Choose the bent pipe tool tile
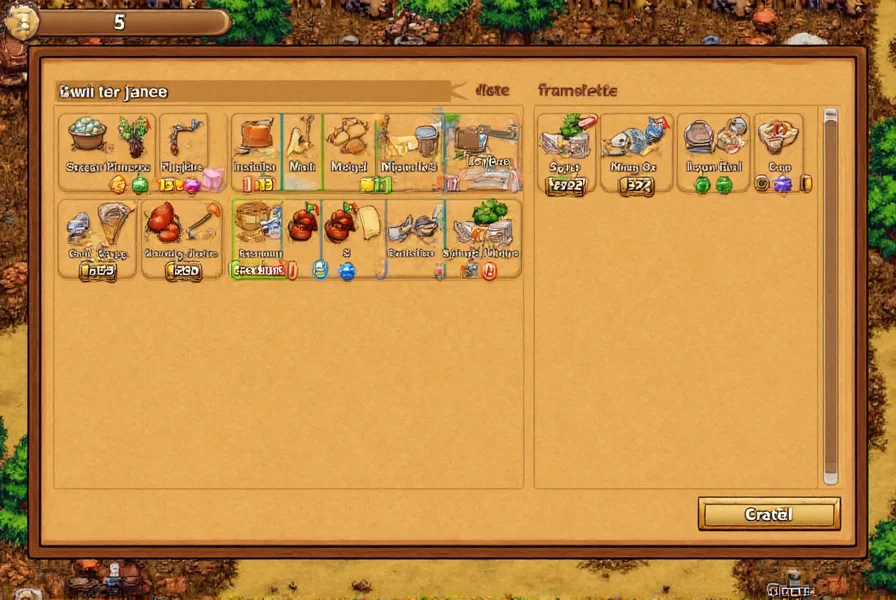The image size is (896, 600). point(183,151)
